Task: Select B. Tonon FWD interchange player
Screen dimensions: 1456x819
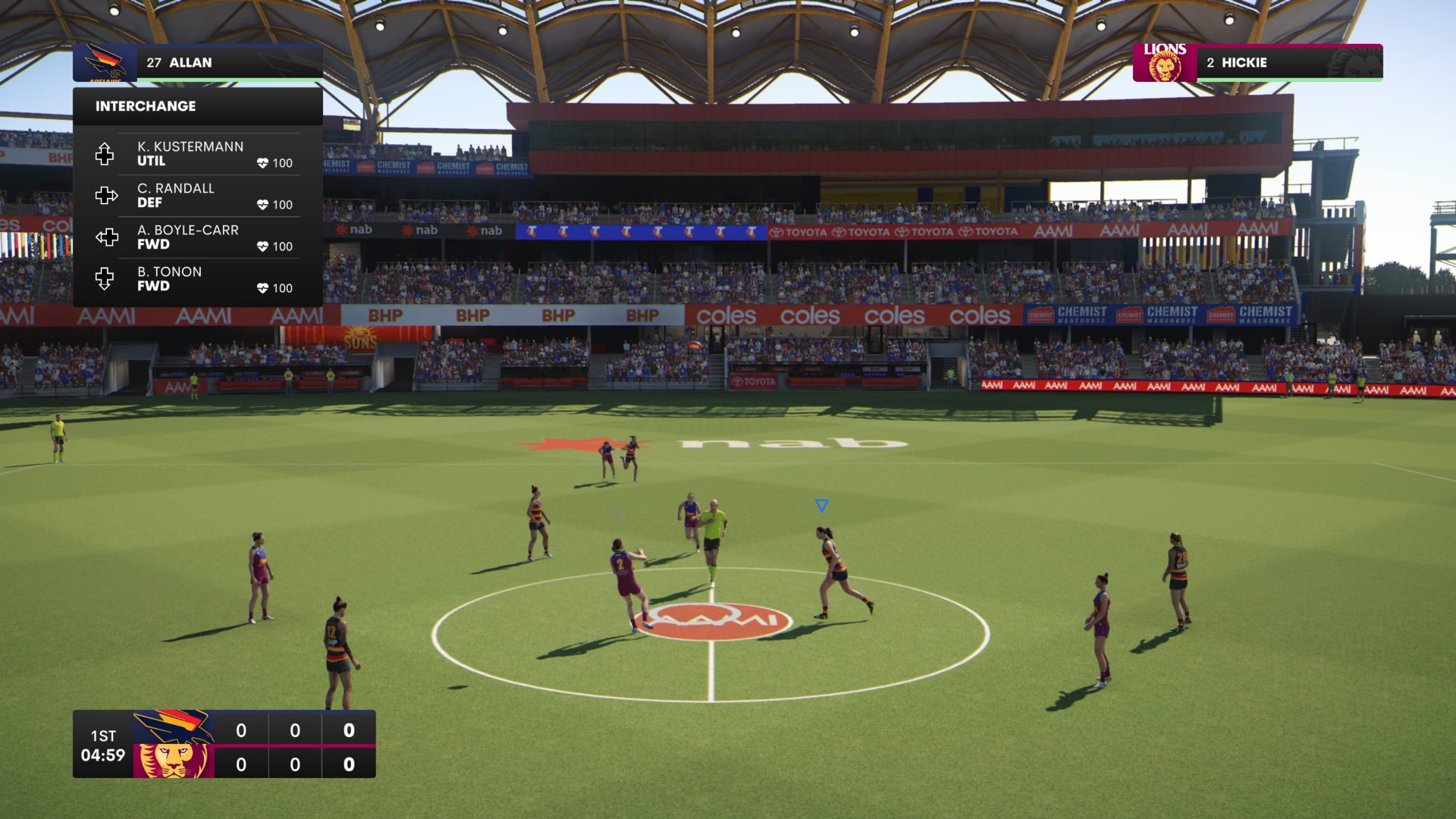Action: [x=197, y=279]
